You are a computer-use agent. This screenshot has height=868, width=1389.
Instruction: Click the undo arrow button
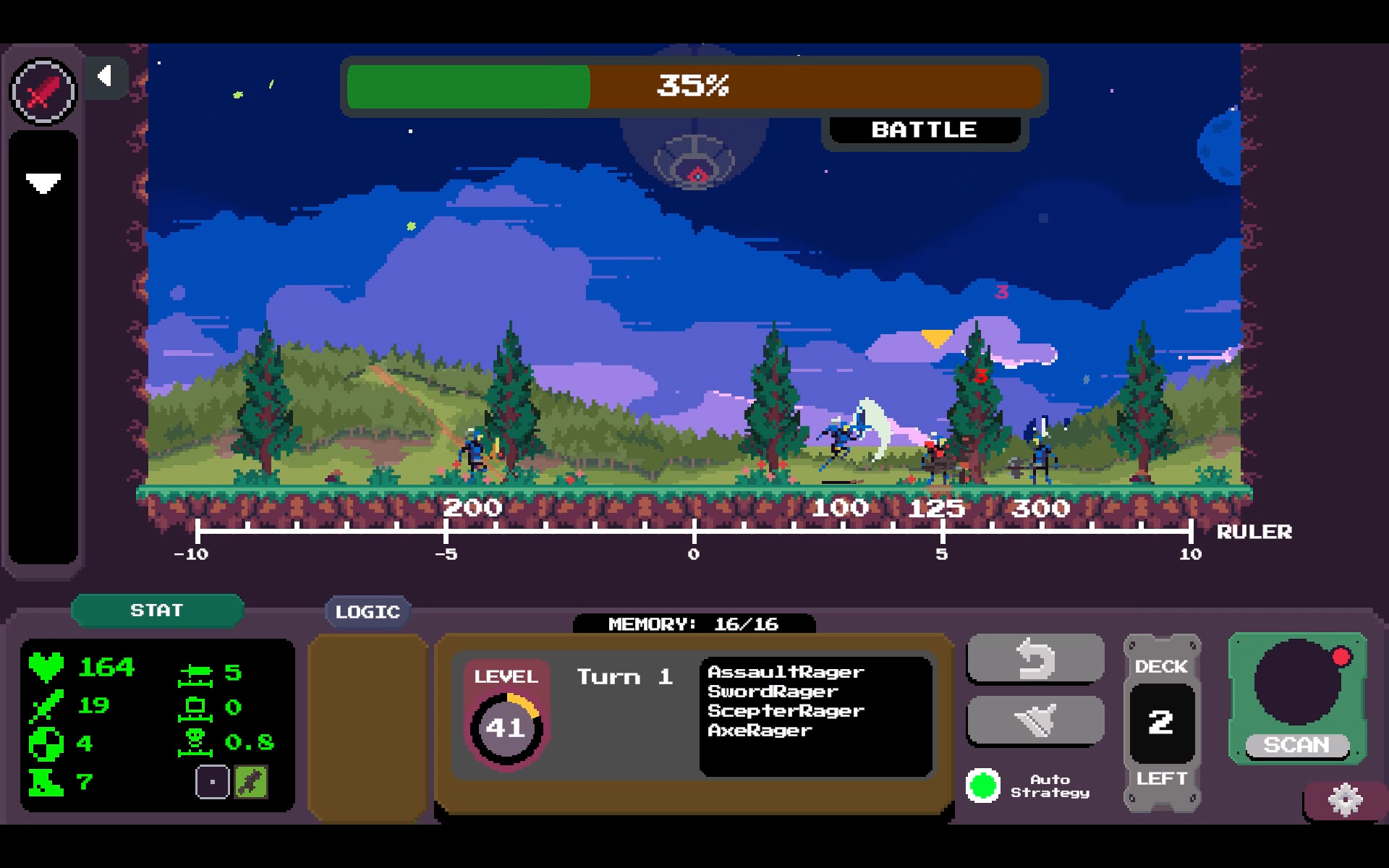(x=1035, y=658)
